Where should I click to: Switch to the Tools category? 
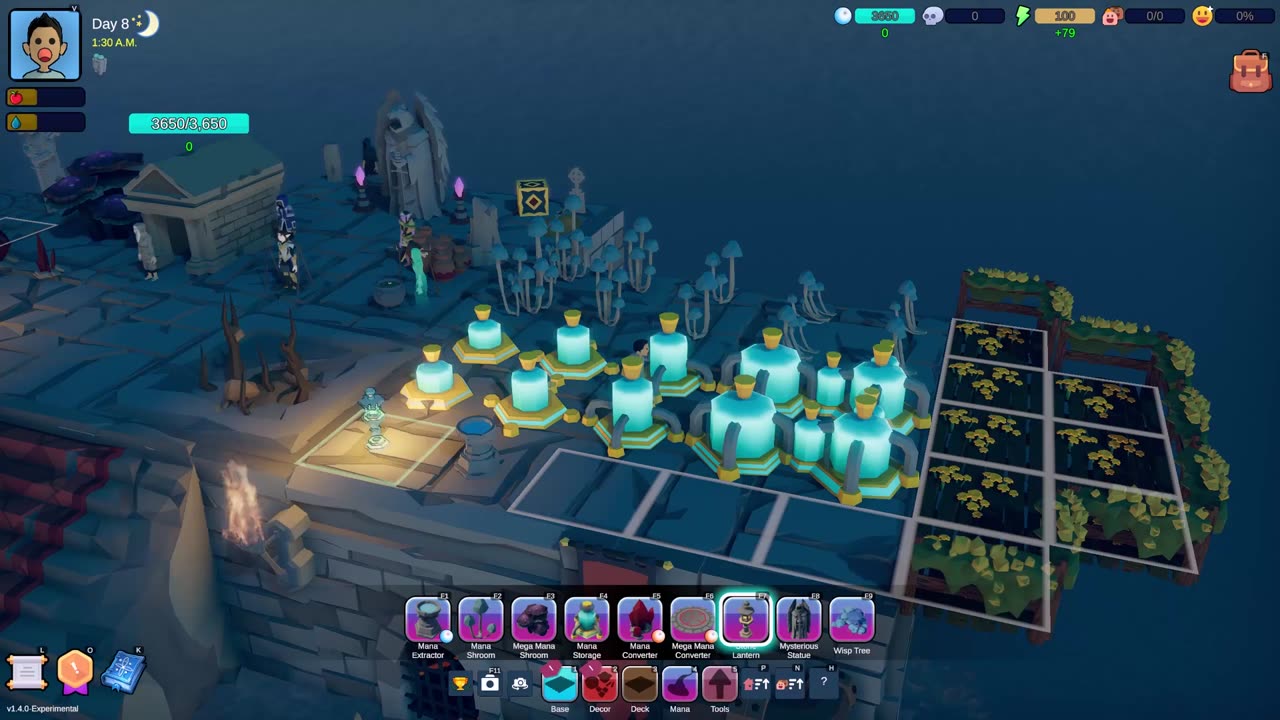(x=720, y=684)
